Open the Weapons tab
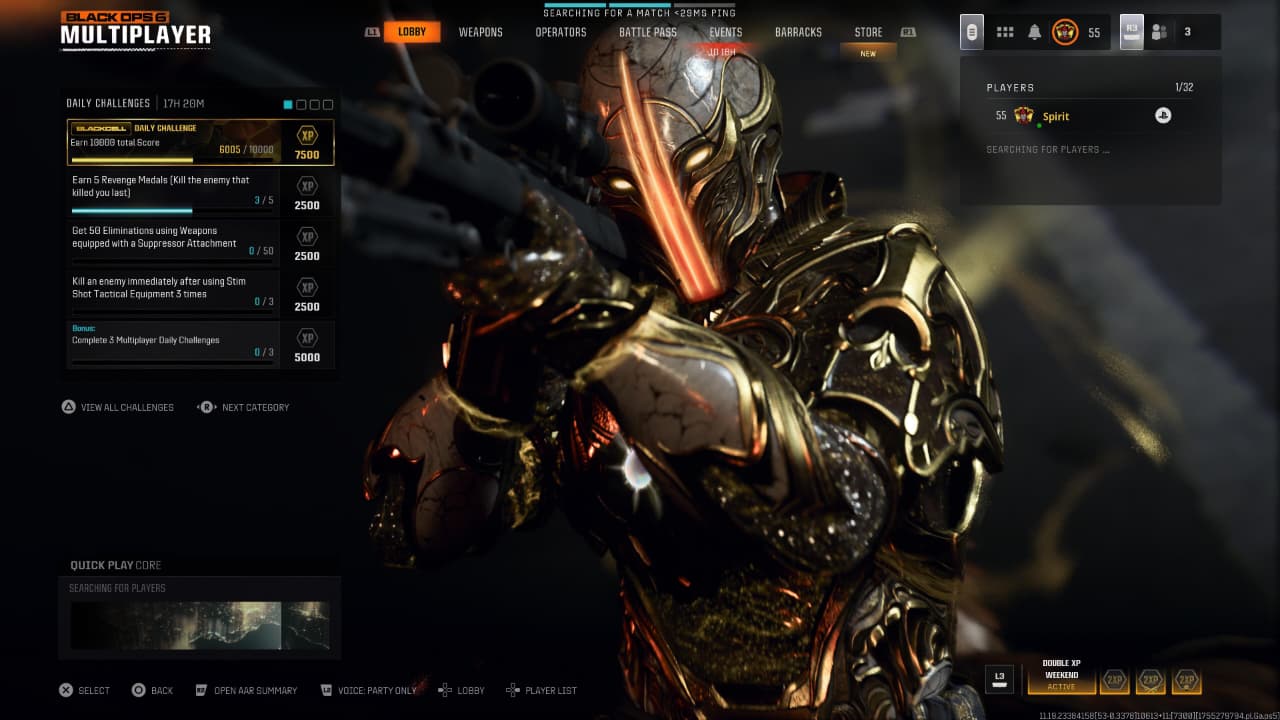Viewport: 1280px width, 720px height. 481,32
